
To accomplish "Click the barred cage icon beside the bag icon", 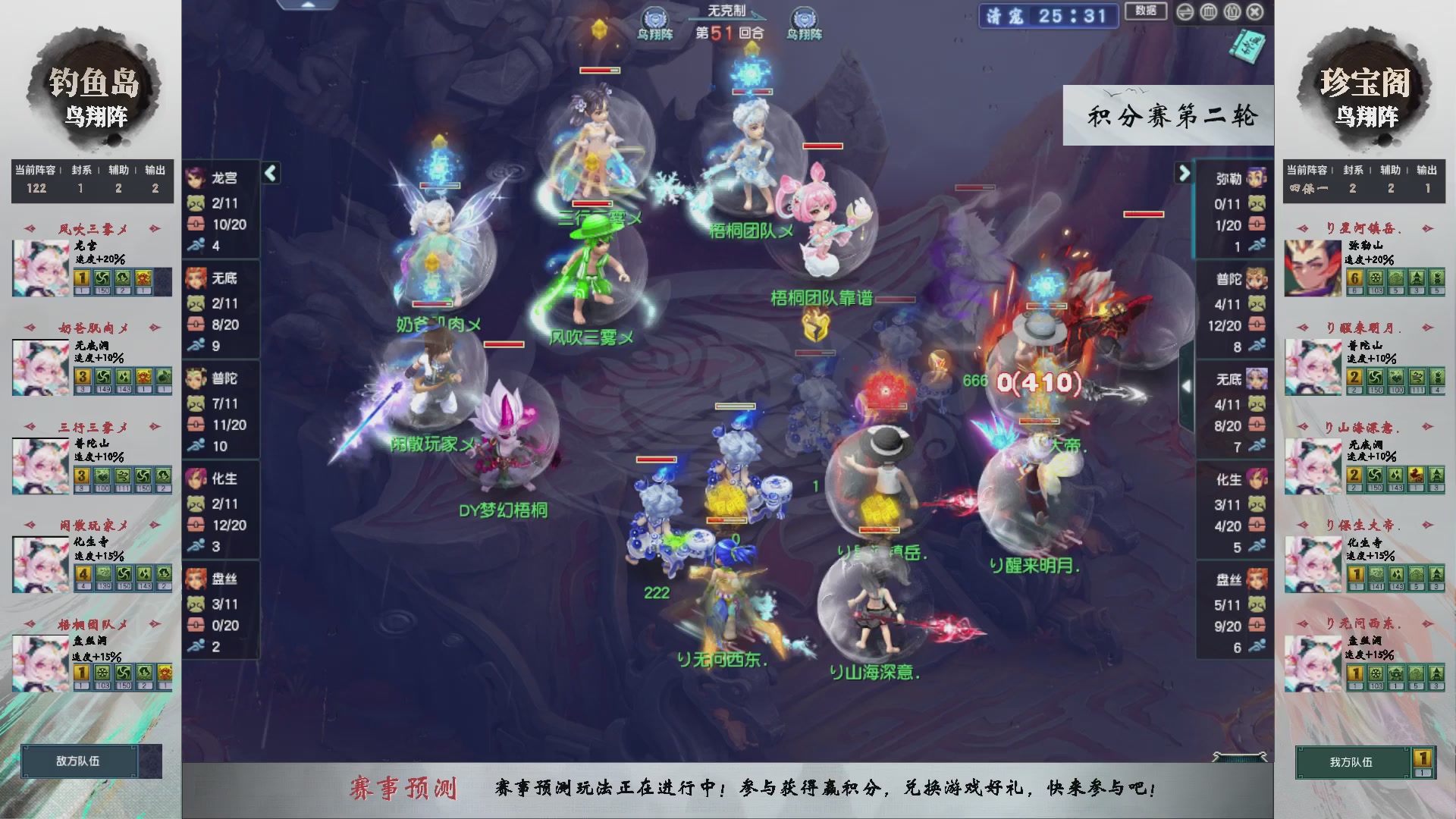I will coord(1208,12).
